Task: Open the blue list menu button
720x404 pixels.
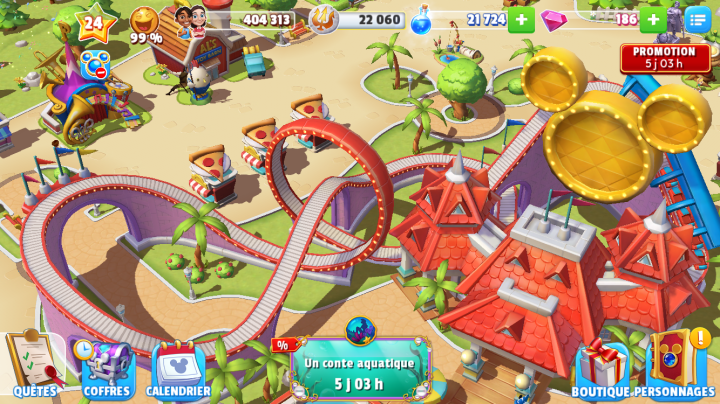Action: point(698,19)
